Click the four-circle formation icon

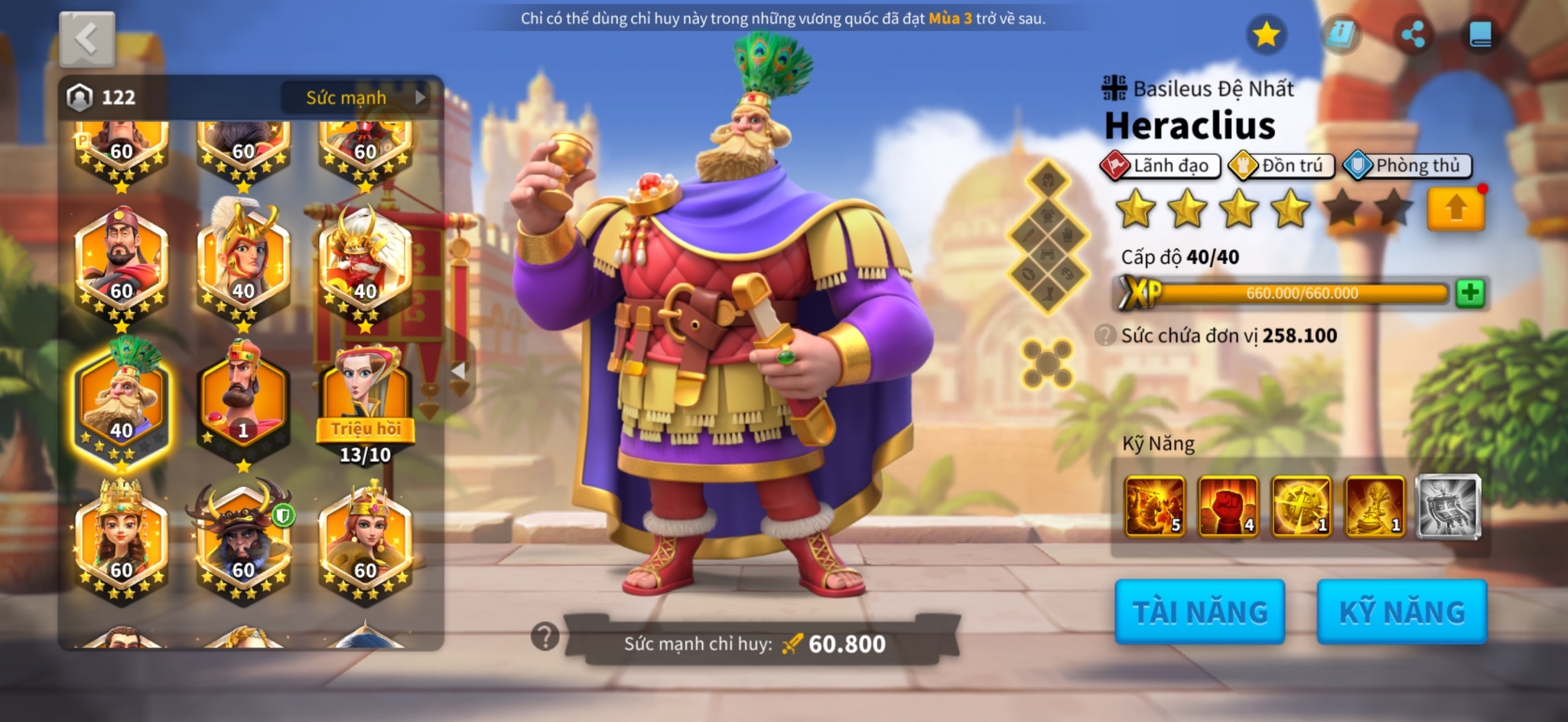pyautogui.click(x=1048, y=362)
